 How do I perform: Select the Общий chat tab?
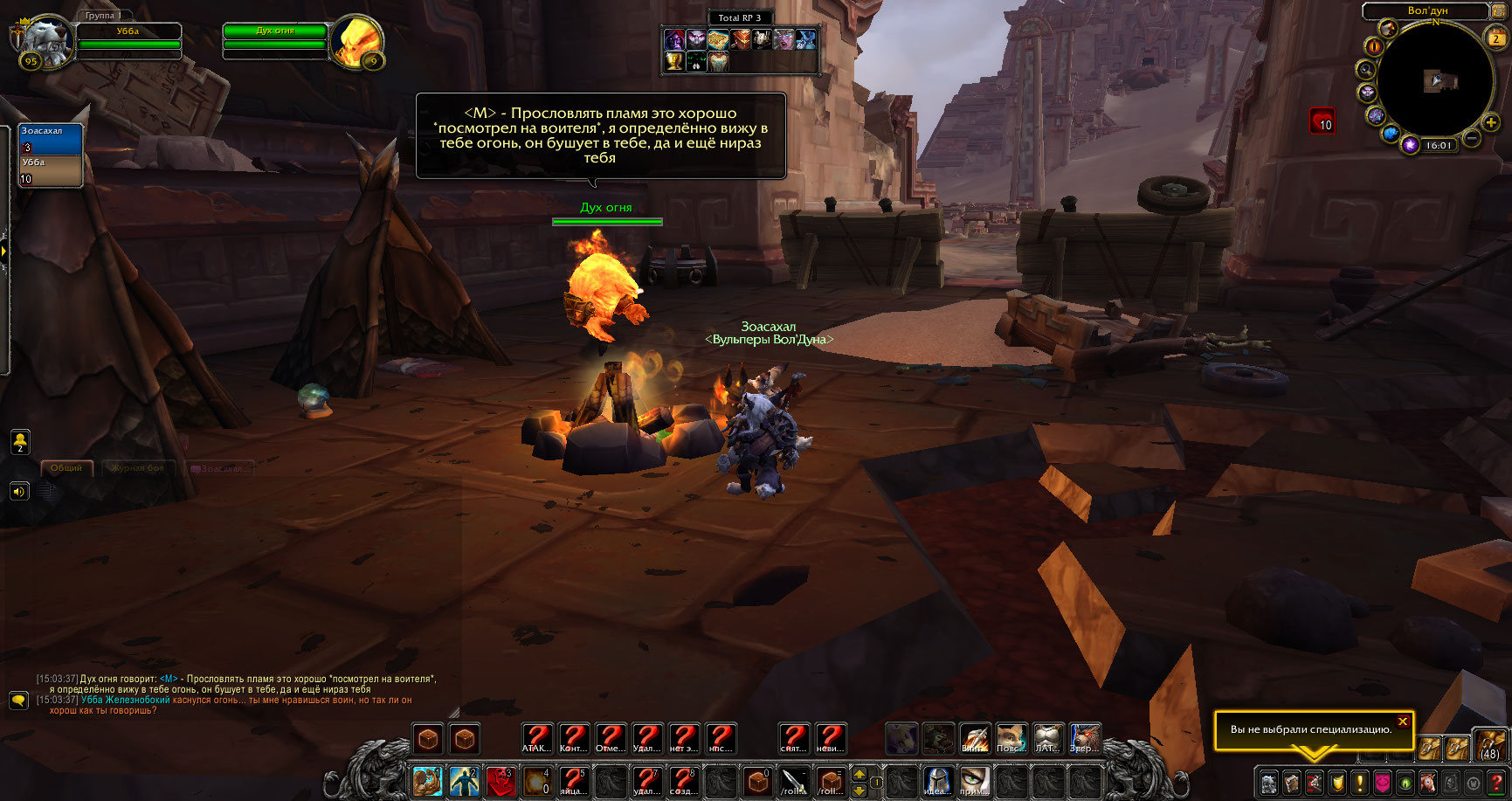point(66,468)
